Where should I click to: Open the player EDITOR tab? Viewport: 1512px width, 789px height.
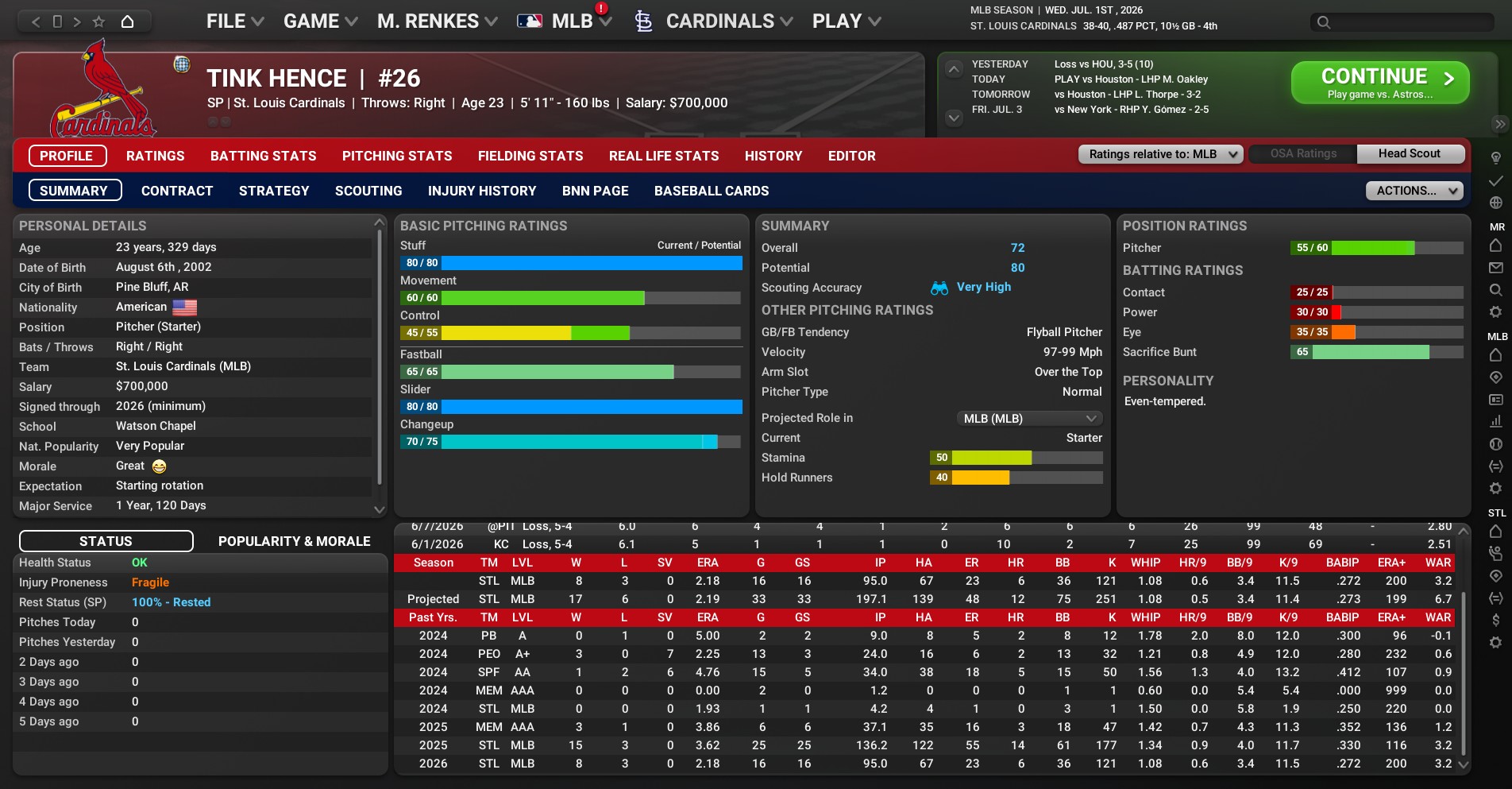click(x=851, y=156)
